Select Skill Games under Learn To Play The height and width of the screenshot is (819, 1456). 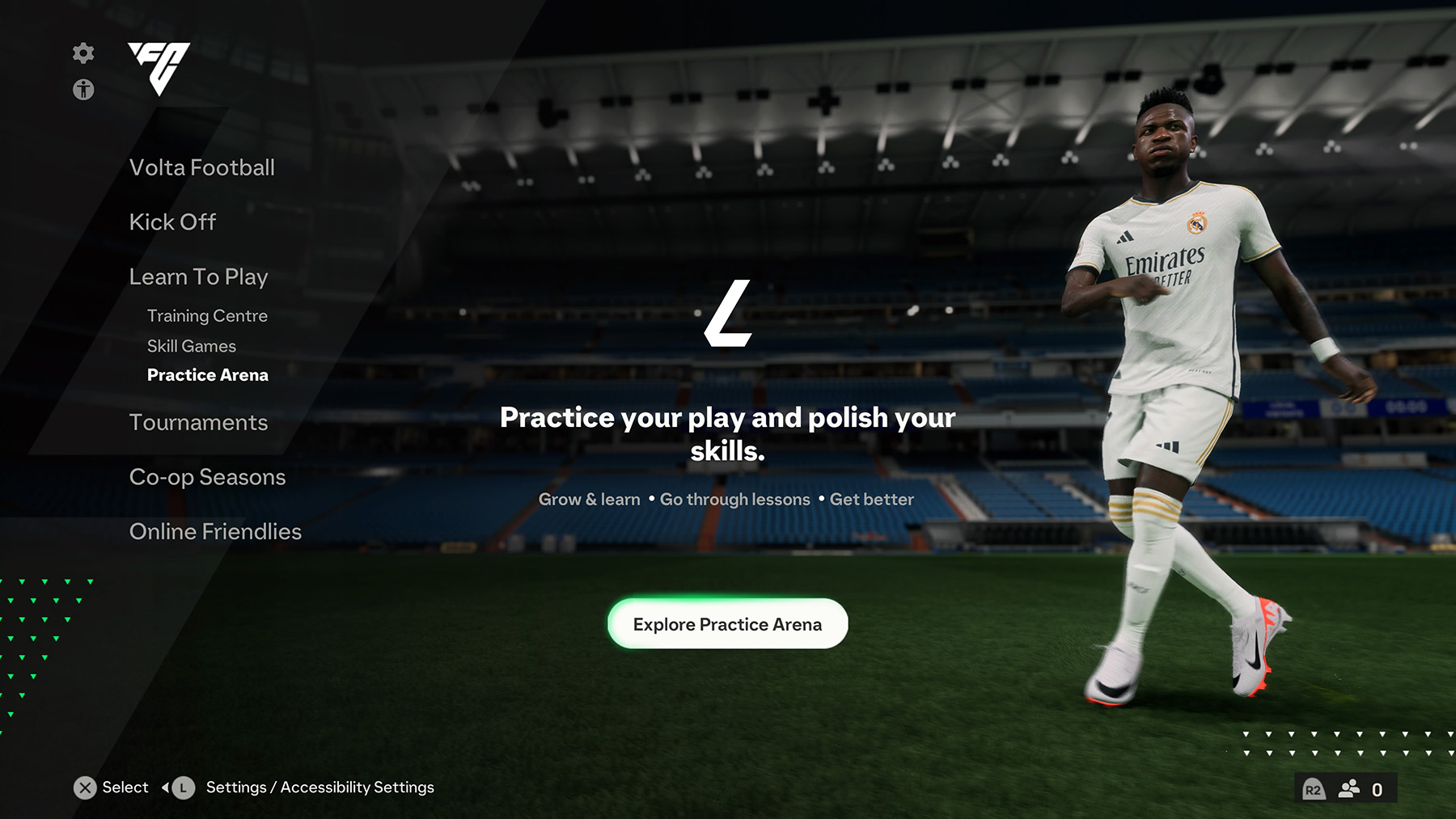point(191,346)
